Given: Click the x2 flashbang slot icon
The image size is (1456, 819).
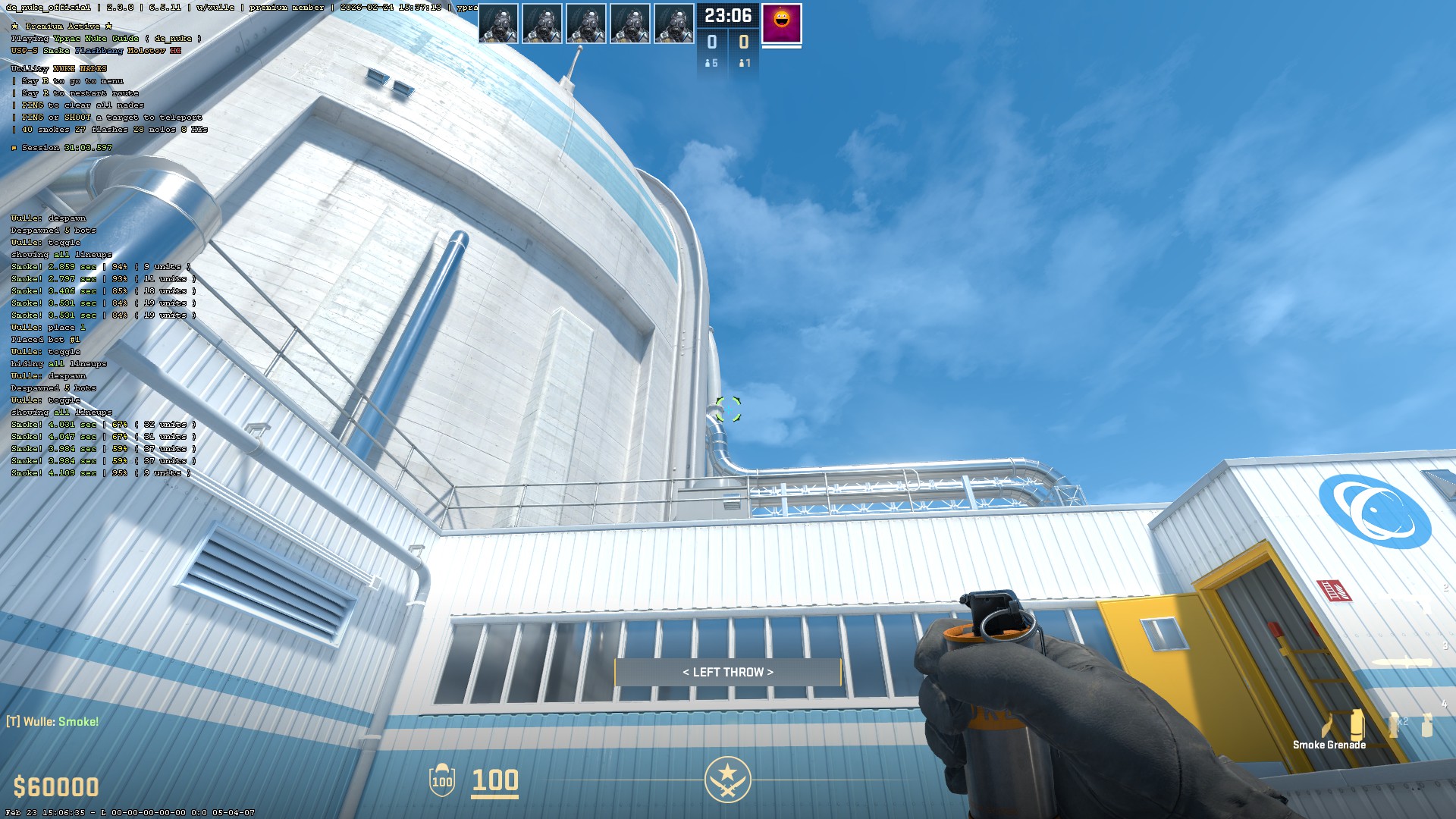Looking at the screenshot, I should 1394,726.
